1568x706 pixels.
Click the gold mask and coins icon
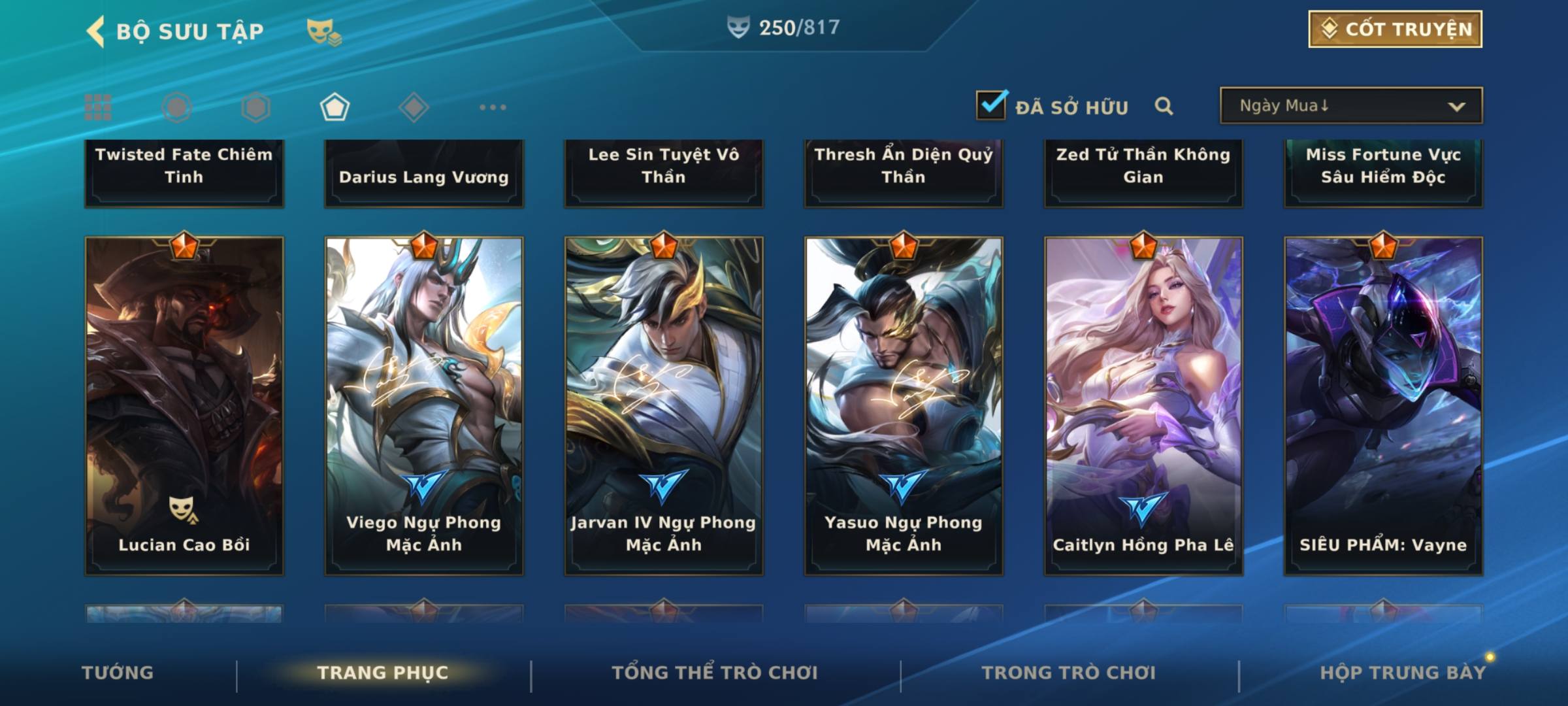[x=324, y=31]
